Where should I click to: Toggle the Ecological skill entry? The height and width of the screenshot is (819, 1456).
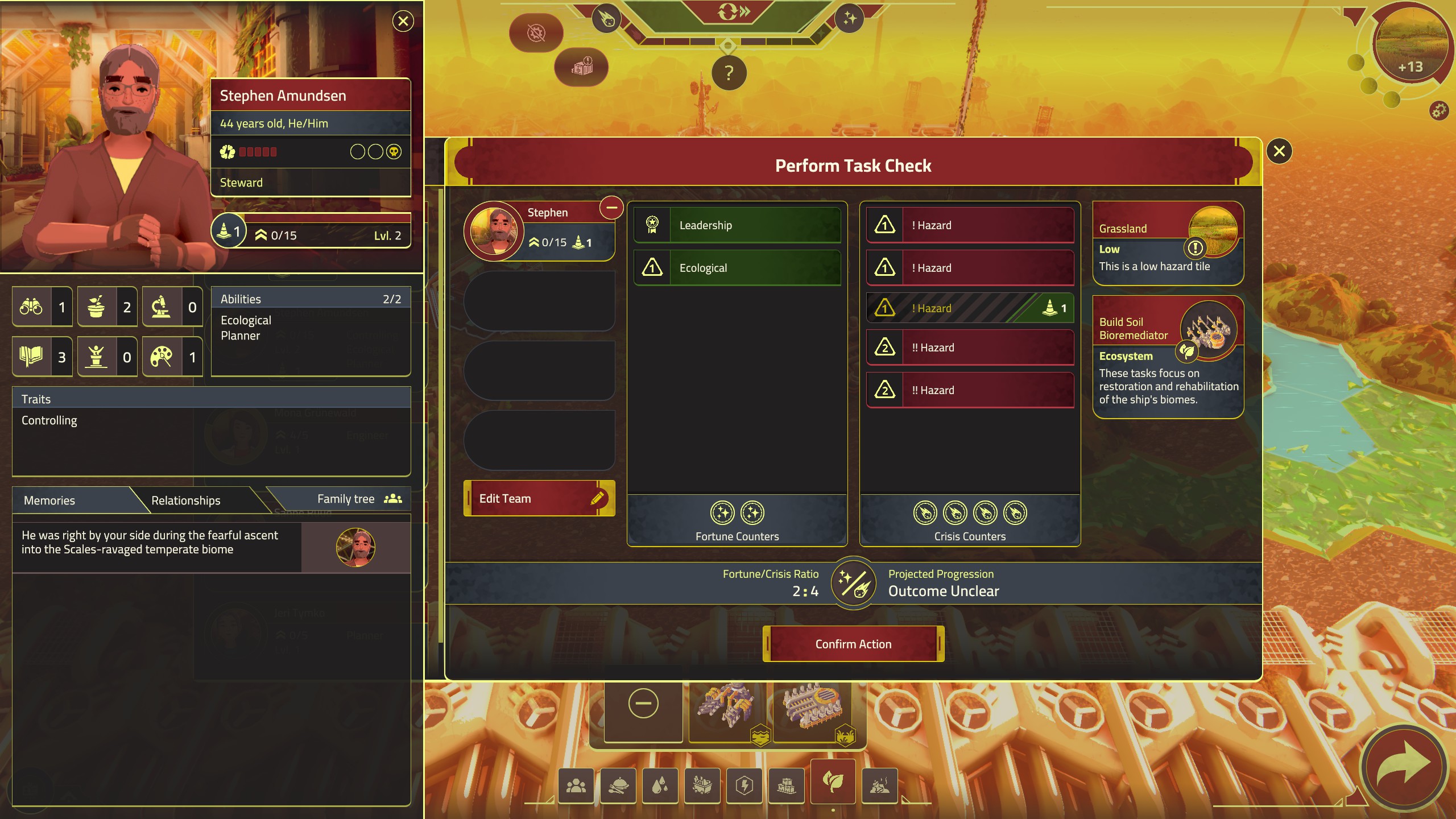(x=737, y=267)
